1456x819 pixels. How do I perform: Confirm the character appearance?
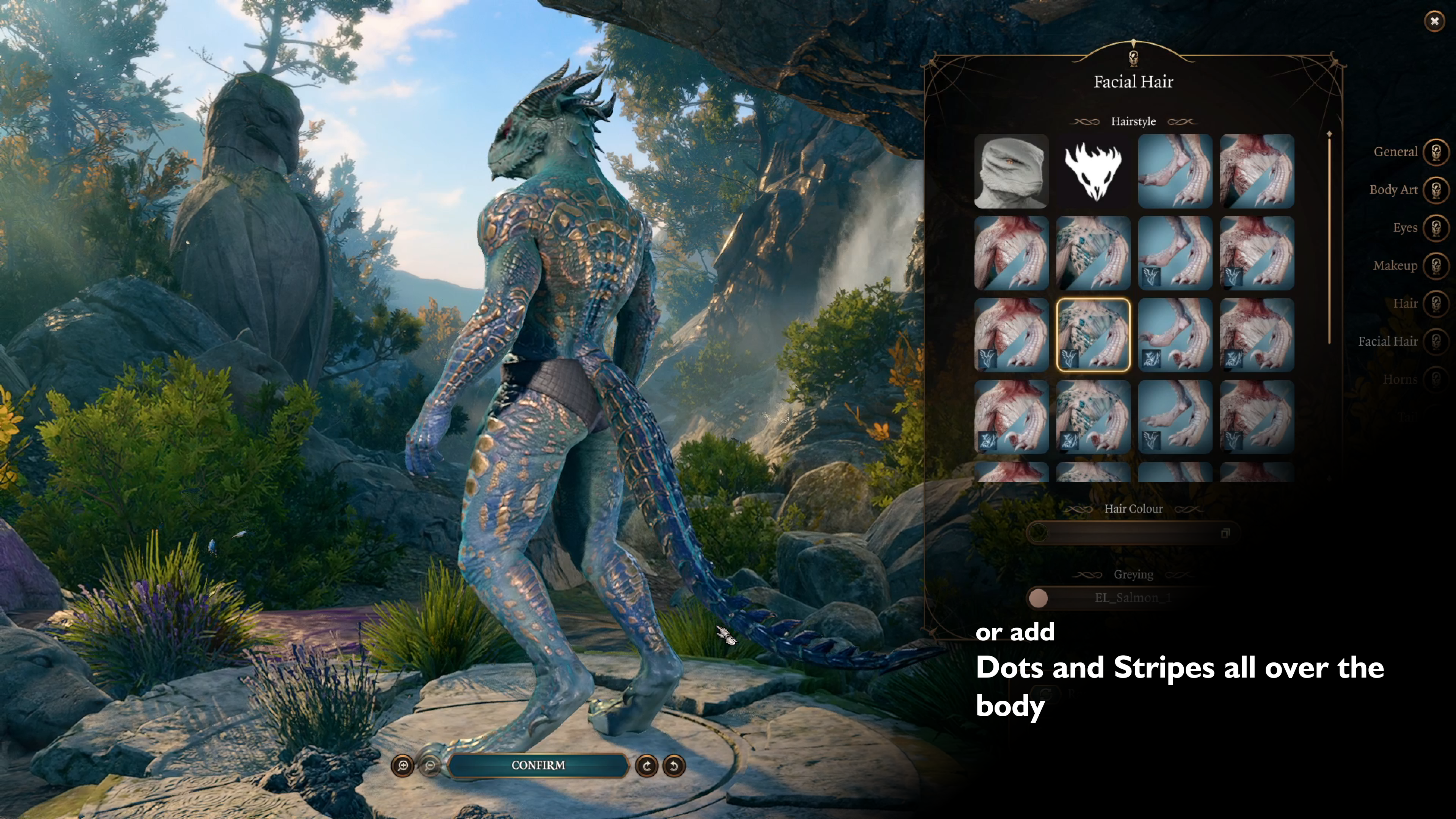(538, 765)
